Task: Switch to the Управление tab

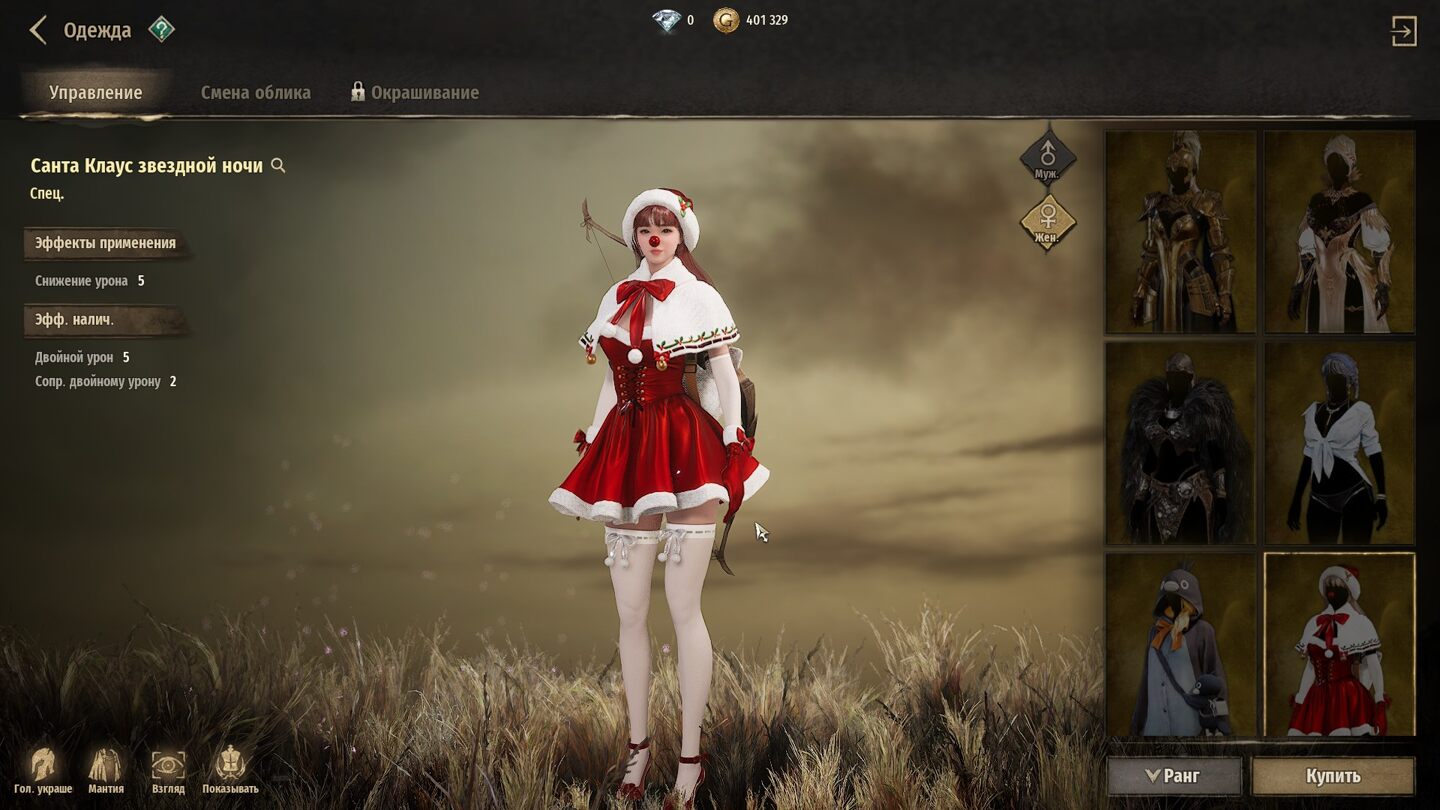Action: click(96, 93)
